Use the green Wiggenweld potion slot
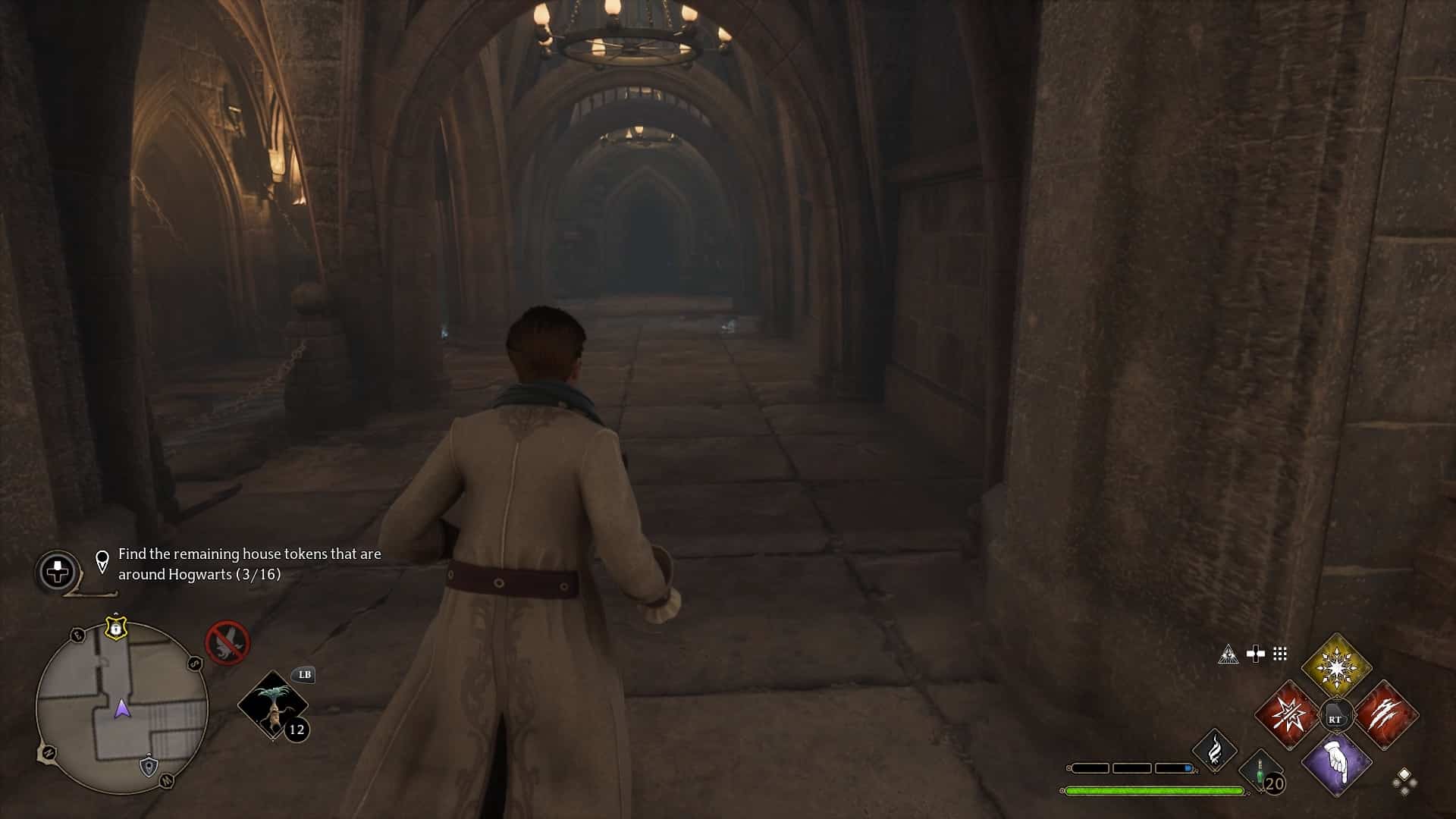The width and height of the screenshot is (1456, 819). coord(1260,769)
